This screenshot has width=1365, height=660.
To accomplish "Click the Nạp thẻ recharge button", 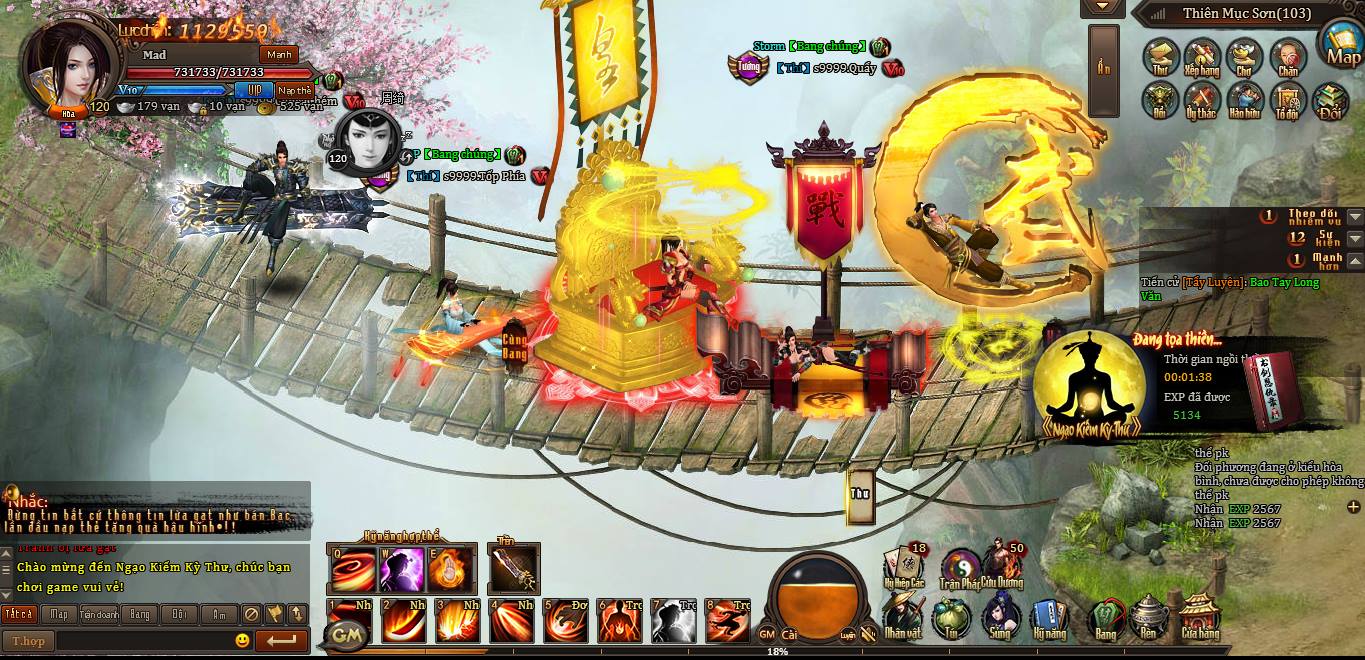I will coord(295,90).
